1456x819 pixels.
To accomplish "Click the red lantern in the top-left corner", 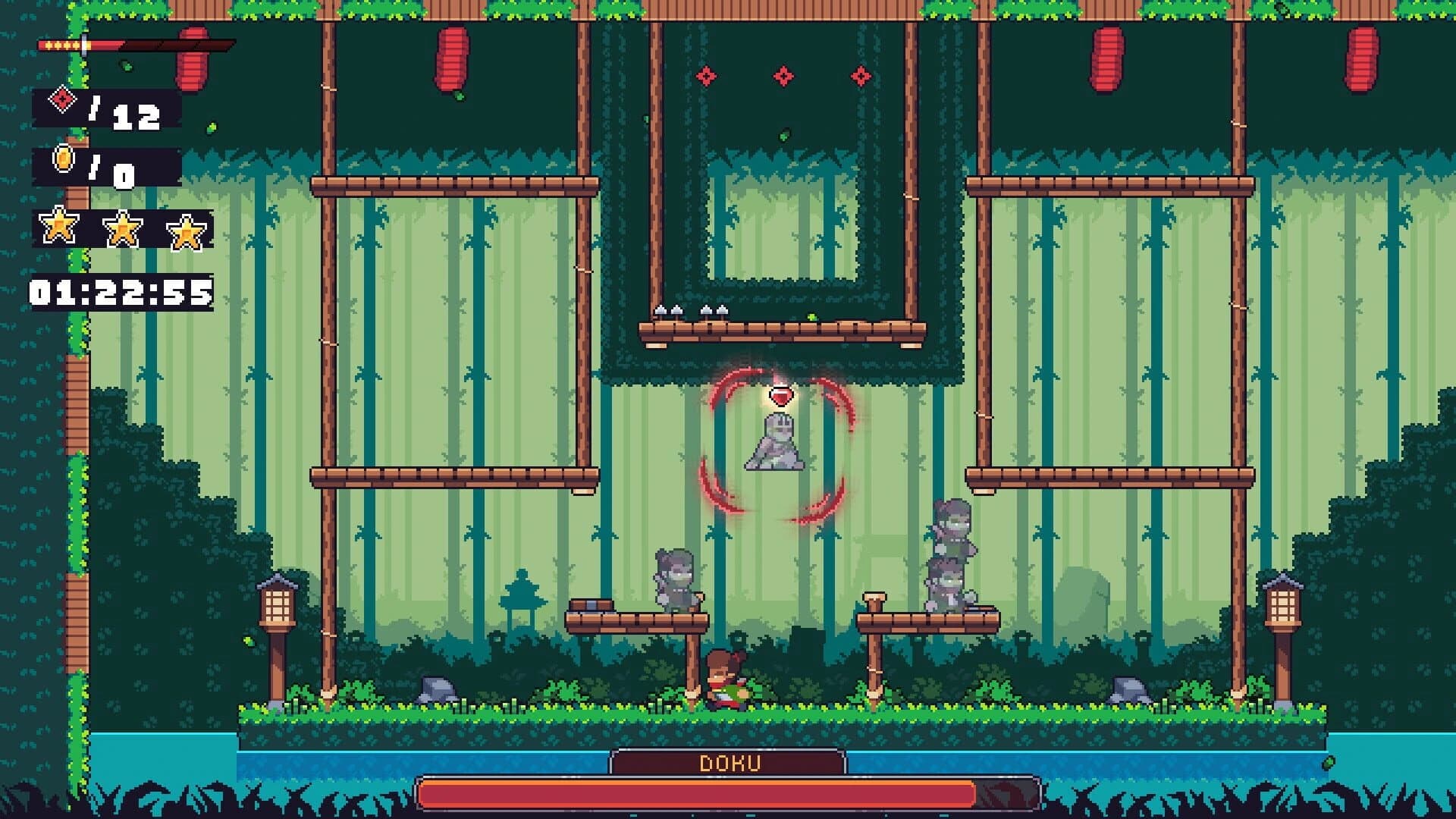I will [192, 57].
